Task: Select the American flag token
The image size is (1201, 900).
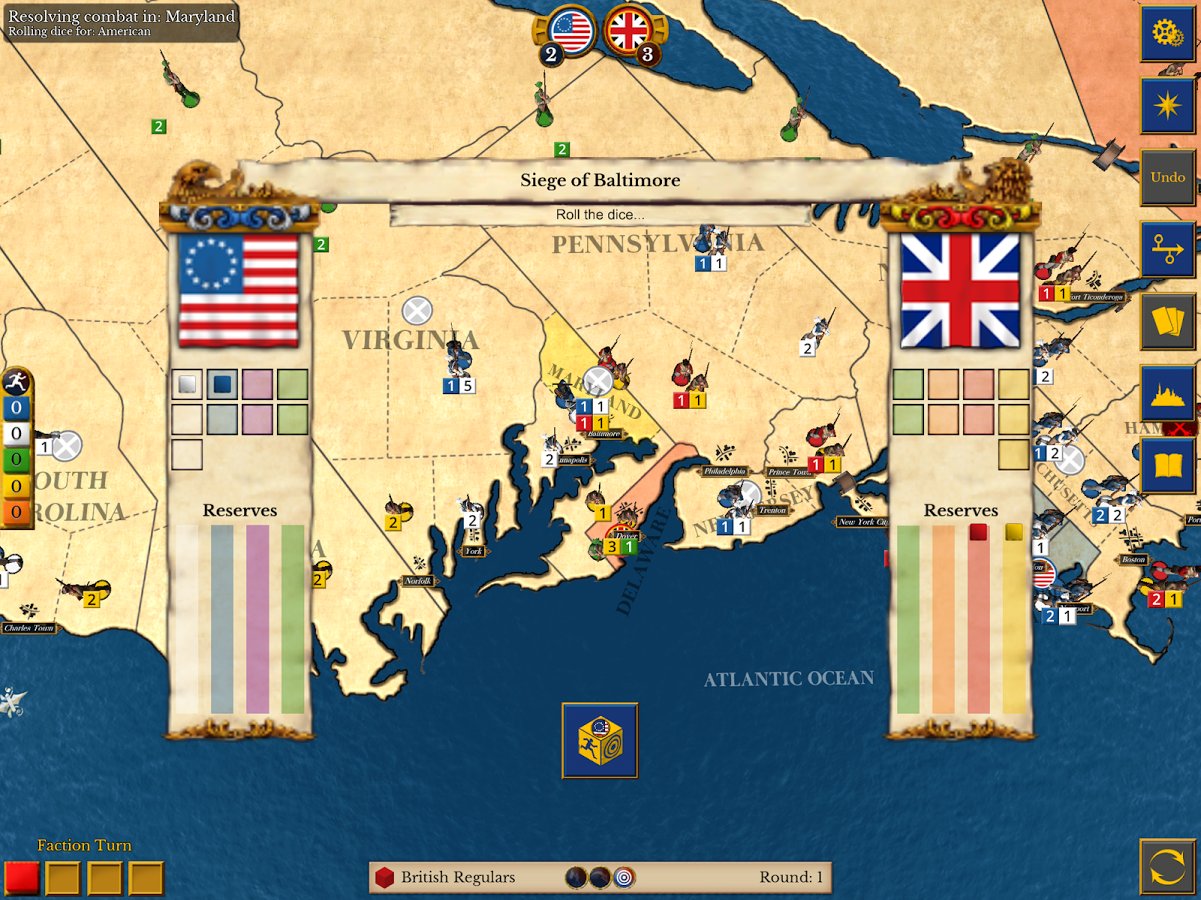Action: (571, 31)
